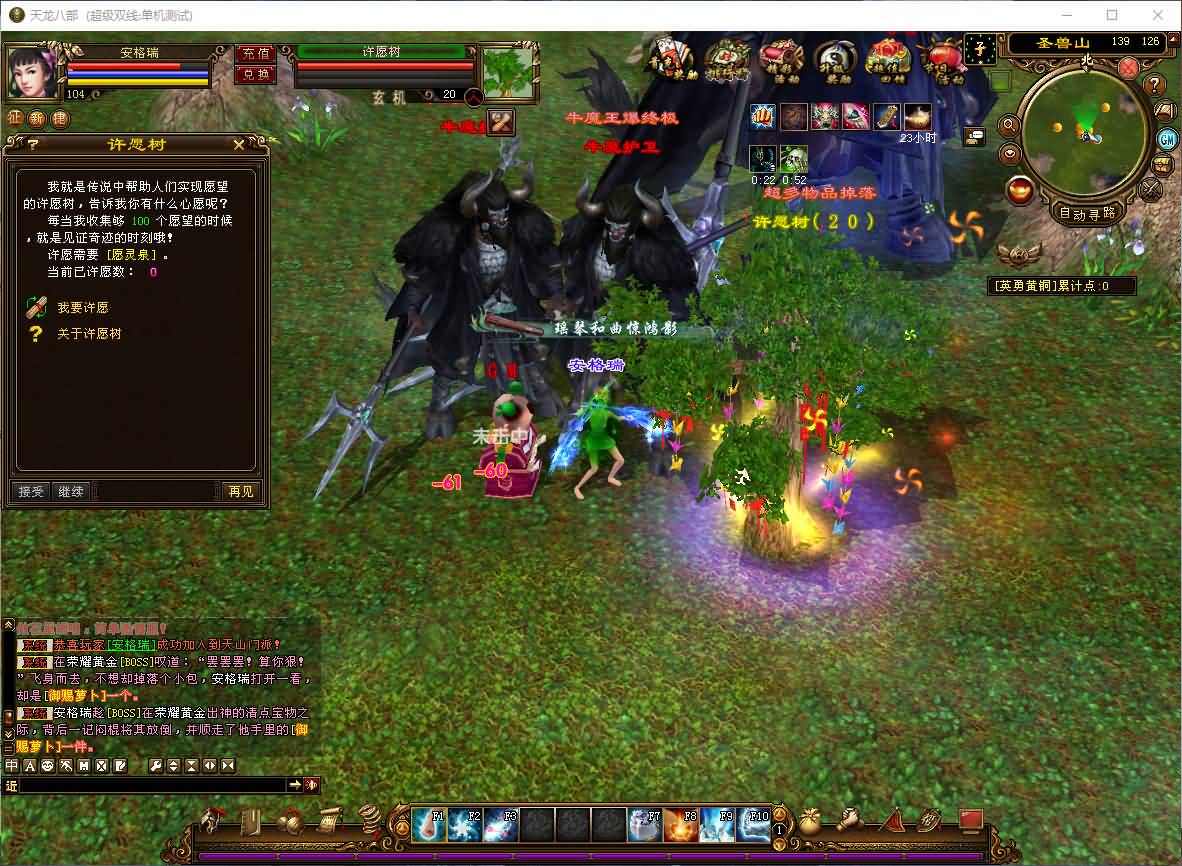Activate the F8 fire skill
This screenshot has width=1182, height=866.
pyautogui.click(x=681, y=825)
